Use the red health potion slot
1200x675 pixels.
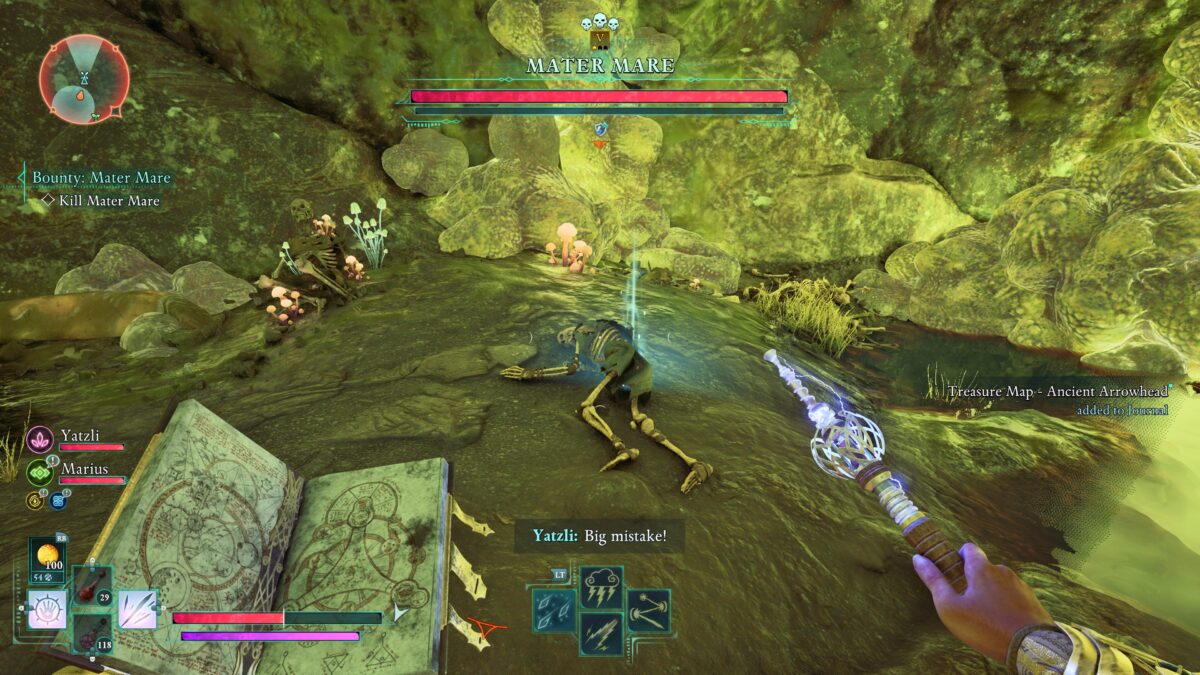[x=92, y=584]
